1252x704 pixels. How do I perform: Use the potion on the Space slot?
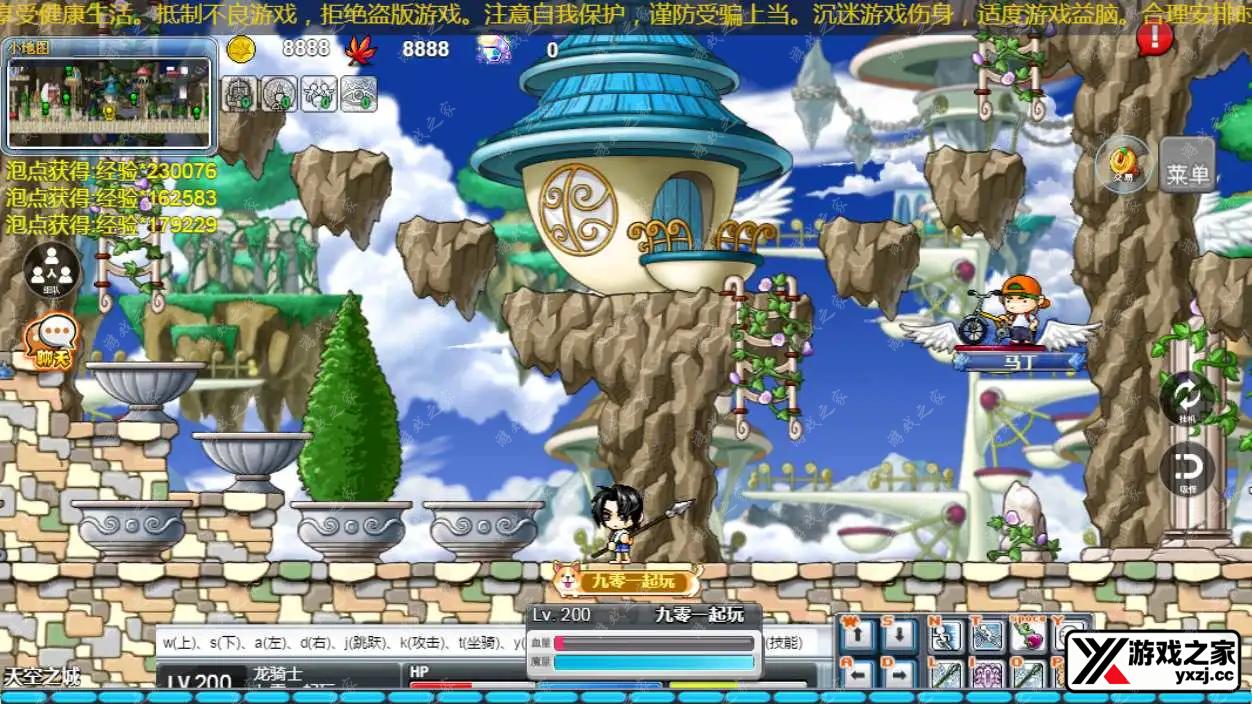pos(1029,635)
